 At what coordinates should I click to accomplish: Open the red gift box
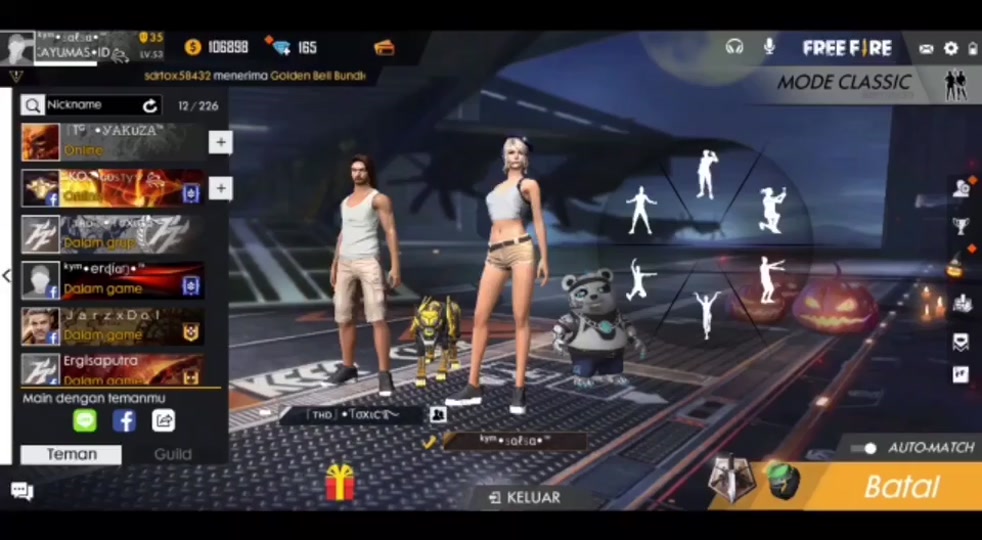[x=340, y=483]
